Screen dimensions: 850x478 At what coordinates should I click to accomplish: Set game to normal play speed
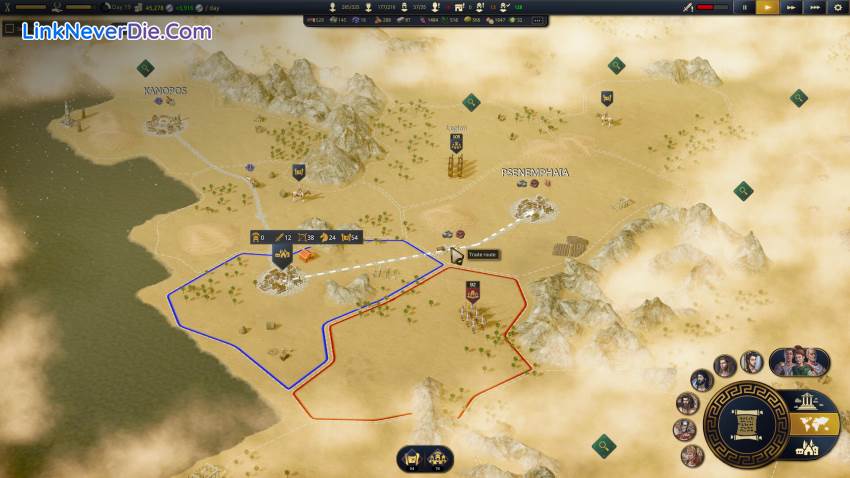tap(768, 7)
